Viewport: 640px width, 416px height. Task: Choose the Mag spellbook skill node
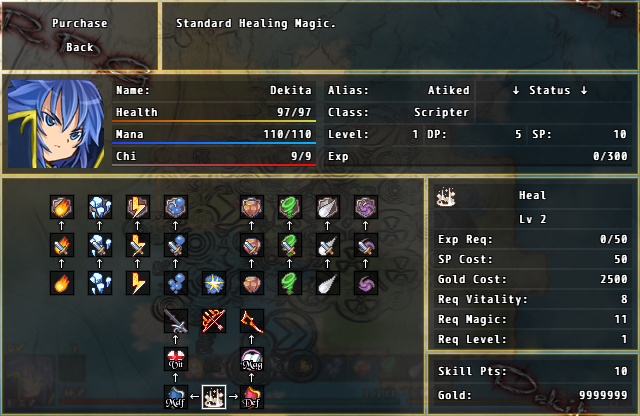pos(252,360)
